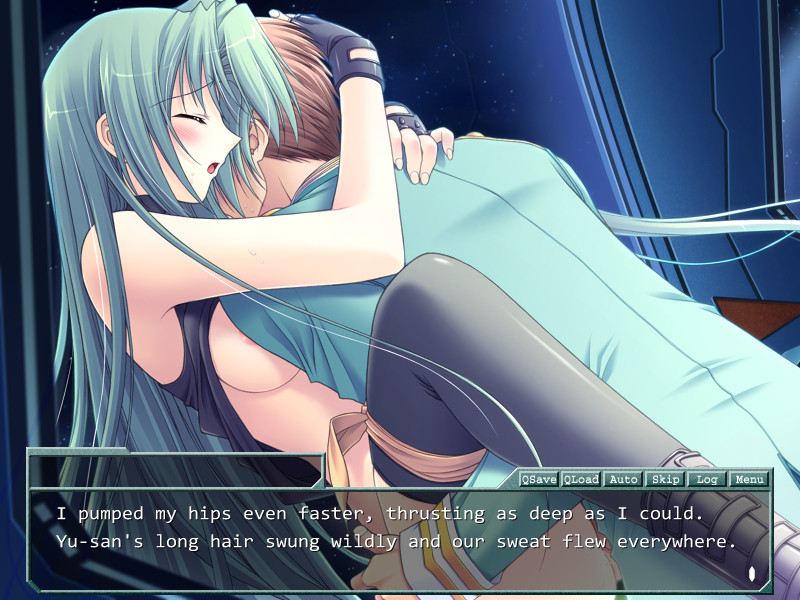Screen dimensions: 800x600
Task: Load the quick save with QLoad
Action: [x=581, y=479]
